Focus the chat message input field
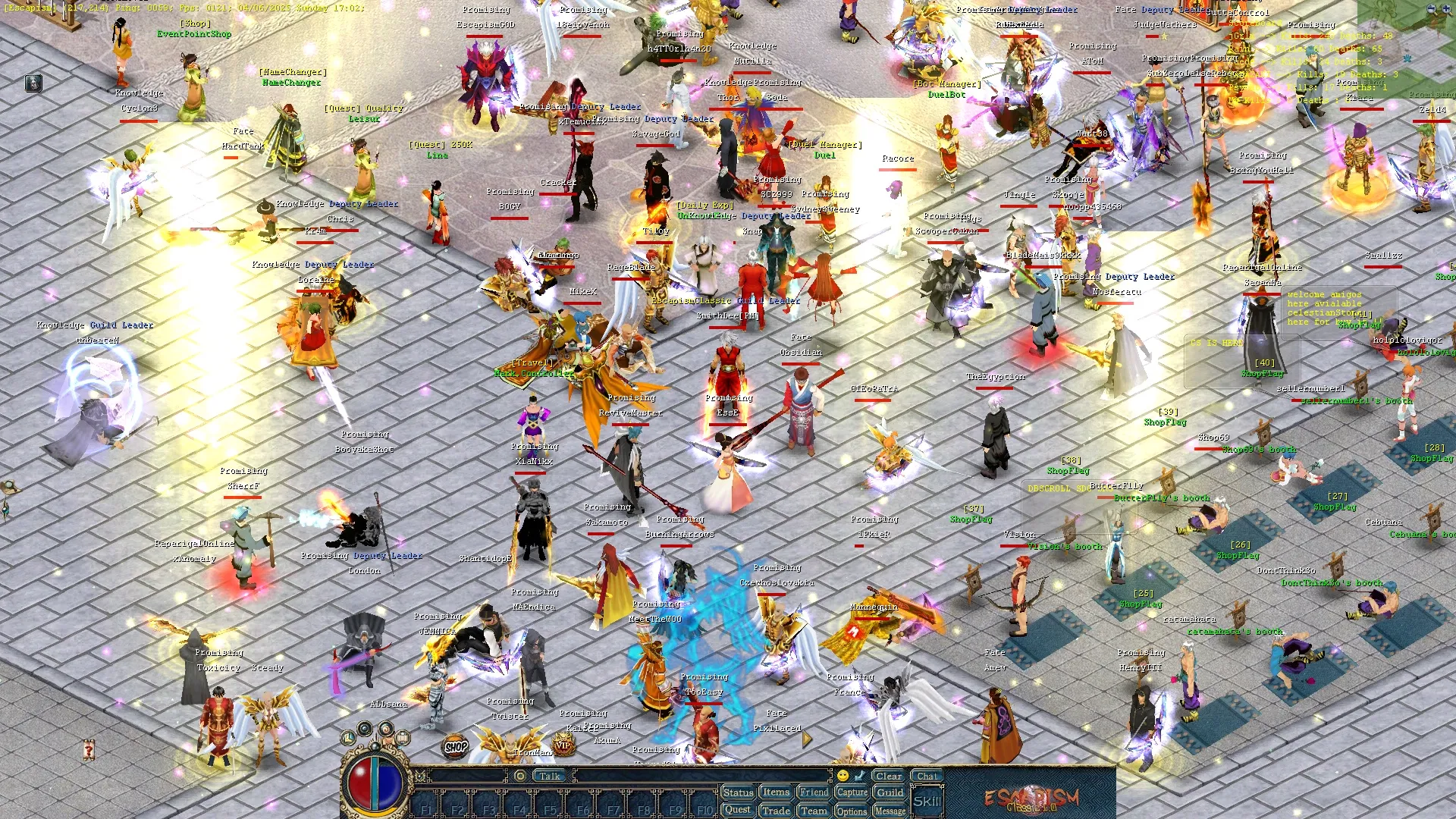This screenshot has width=1456, height=819. pos(701,776)
